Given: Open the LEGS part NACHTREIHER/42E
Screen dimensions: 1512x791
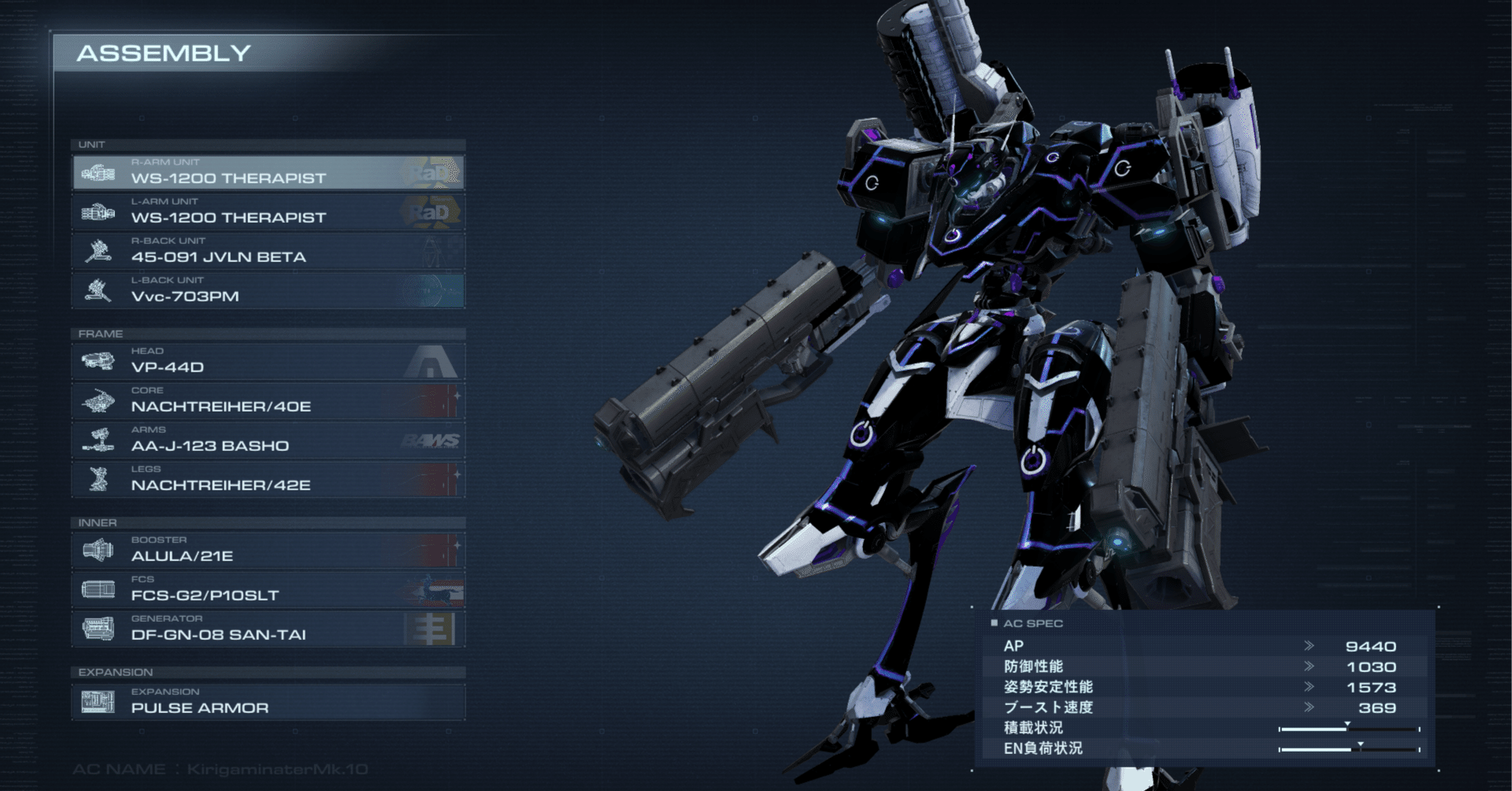Looking at the screenshot, I should pos(268,479).
